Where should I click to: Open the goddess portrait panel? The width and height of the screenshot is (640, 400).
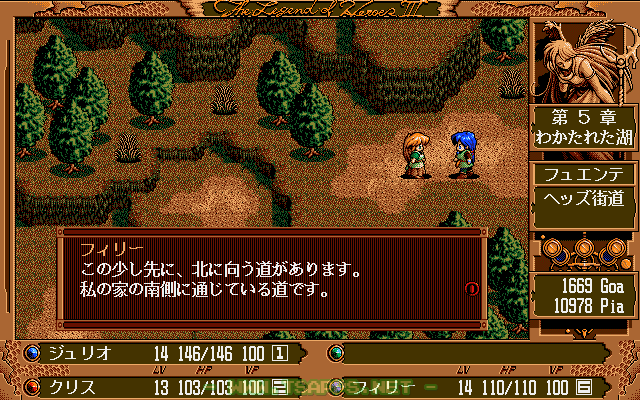578,57
